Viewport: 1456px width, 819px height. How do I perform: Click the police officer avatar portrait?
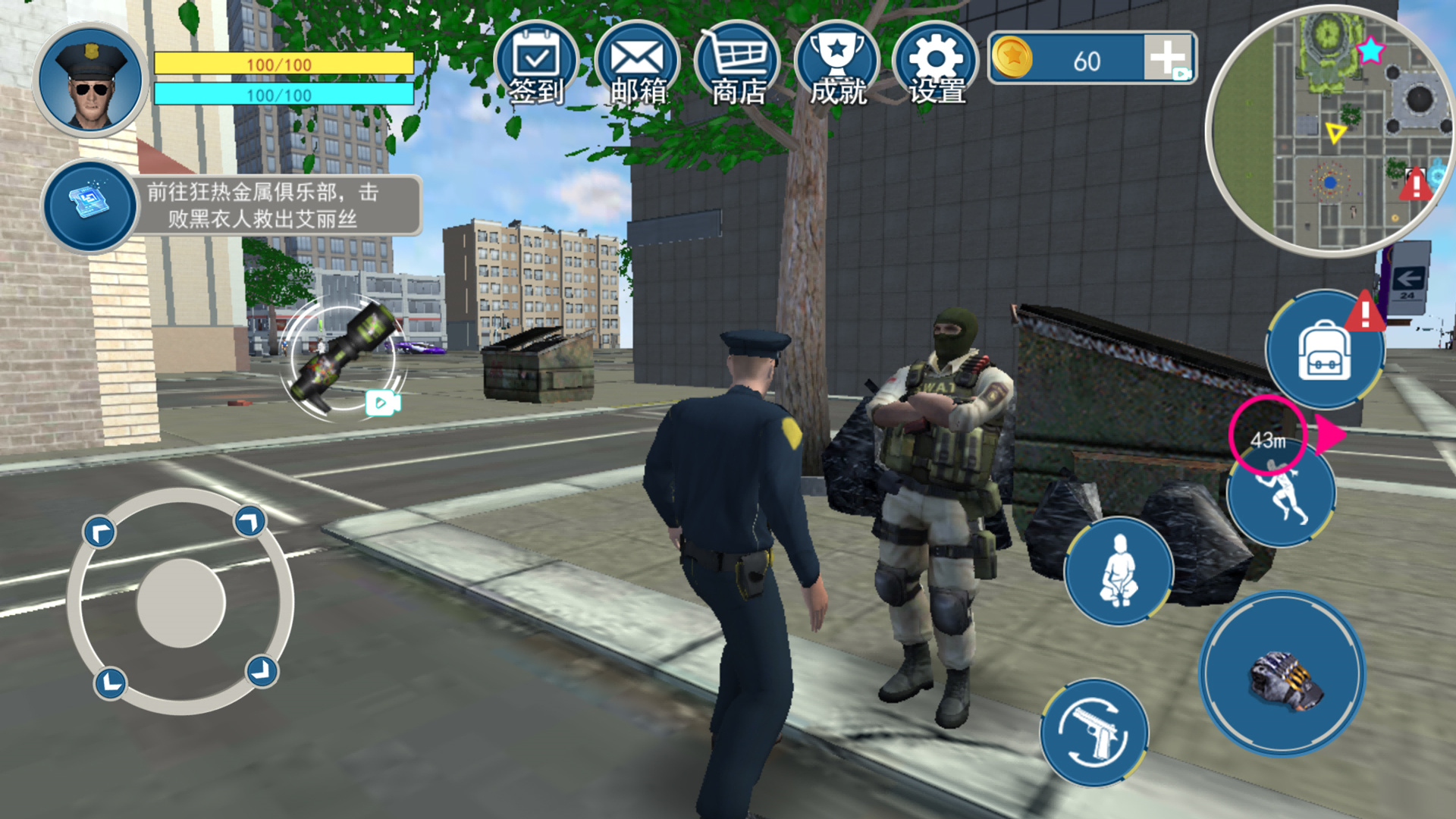tap(90, 80)
